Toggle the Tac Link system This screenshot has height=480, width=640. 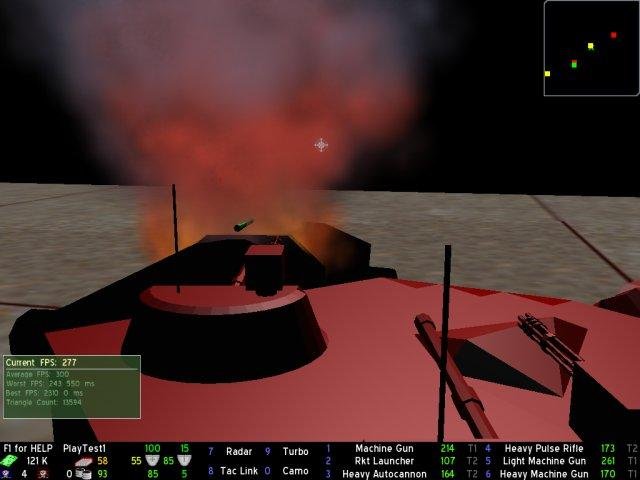pos(237,471)
